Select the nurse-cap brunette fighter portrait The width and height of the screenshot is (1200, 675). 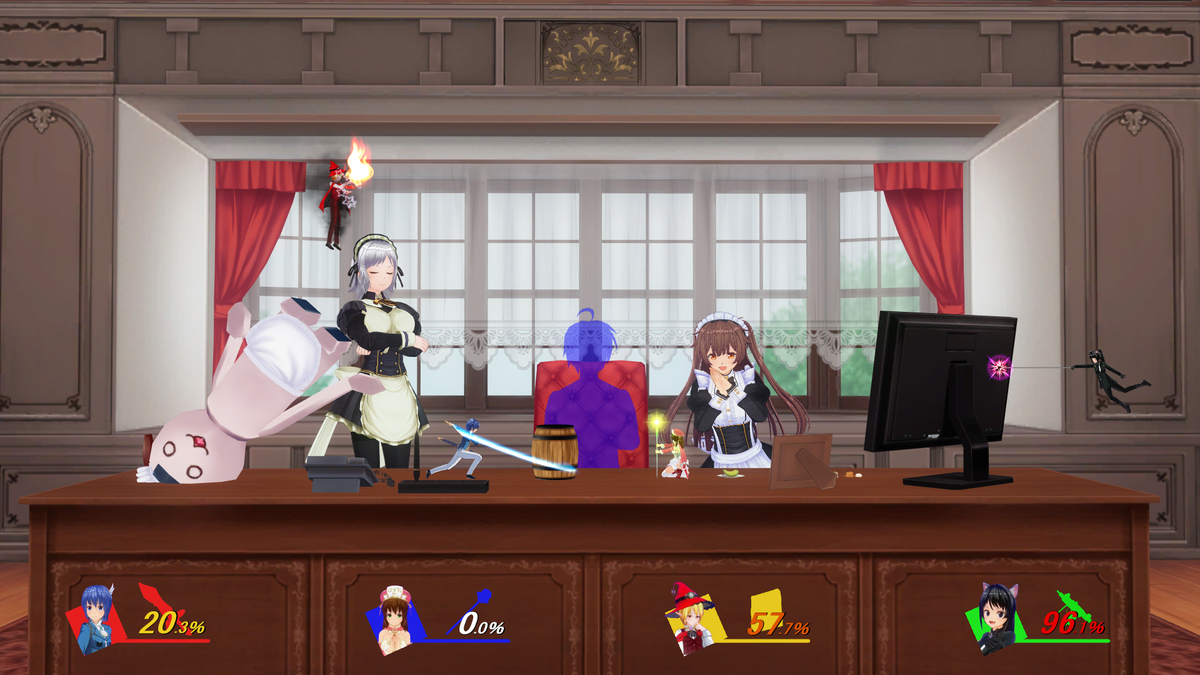[x=396, y=620]
